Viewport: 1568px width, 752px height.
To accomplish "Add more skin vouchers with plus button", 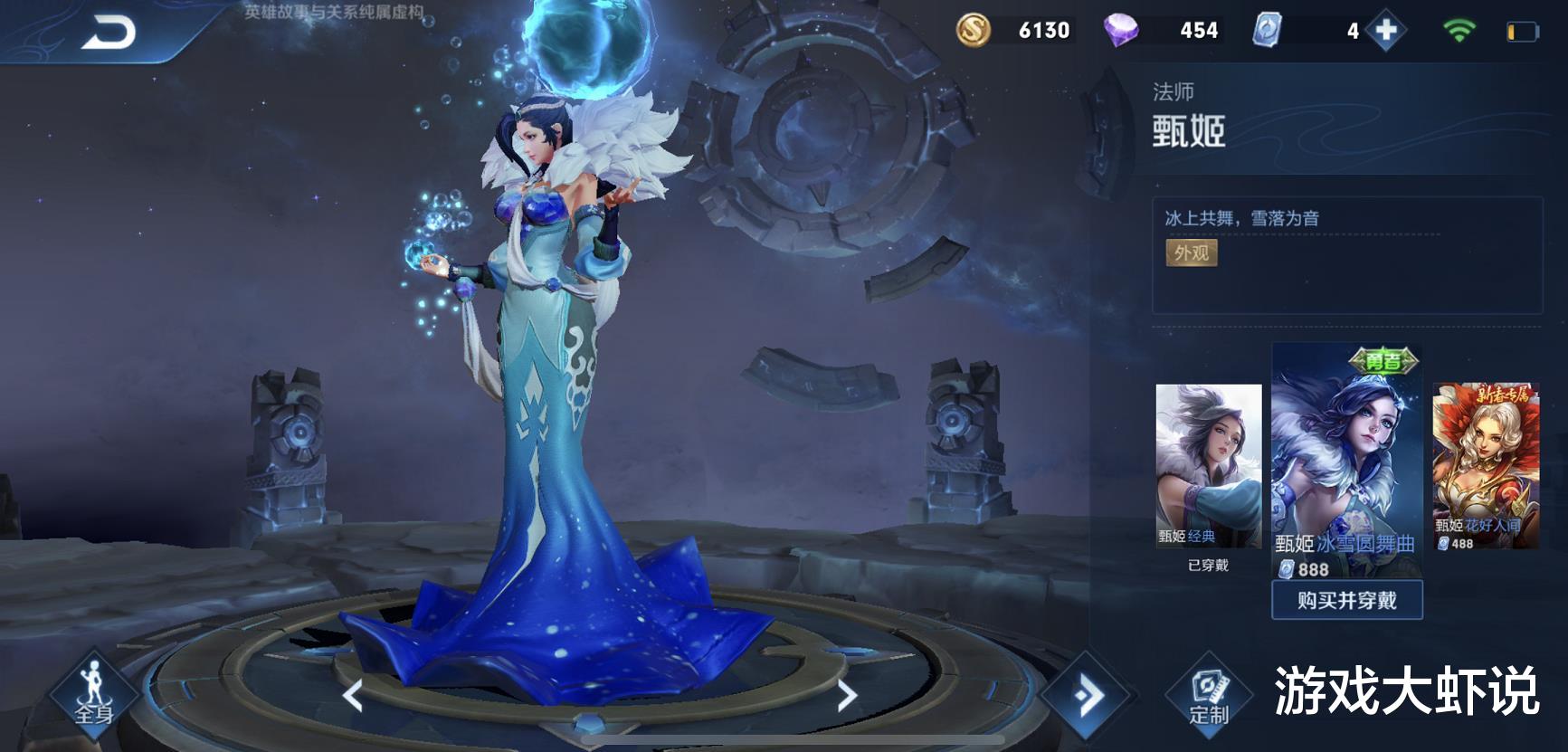I will [1385, 31].
